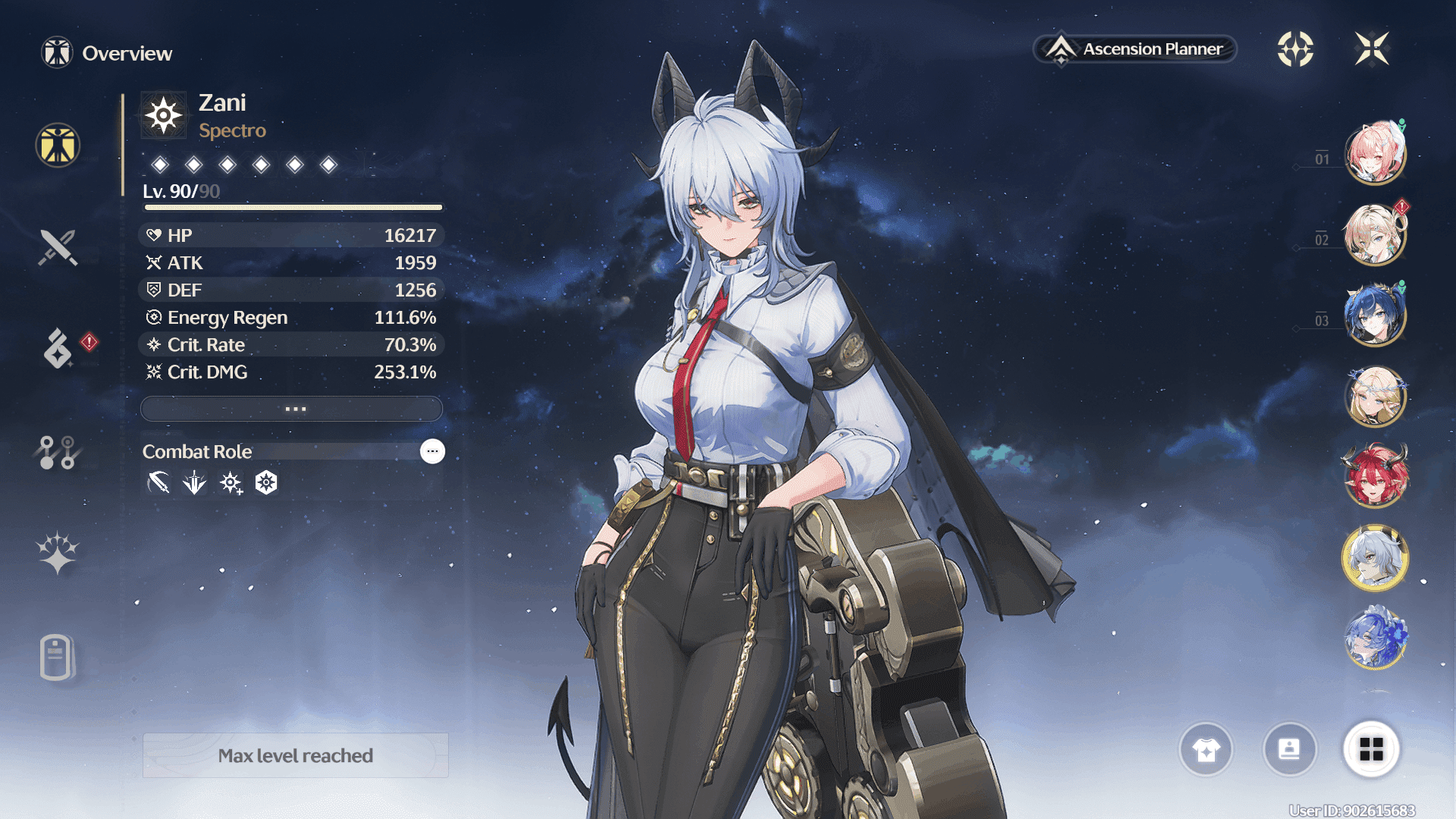Expand the full stats list via three dots

tap(292, 409)
